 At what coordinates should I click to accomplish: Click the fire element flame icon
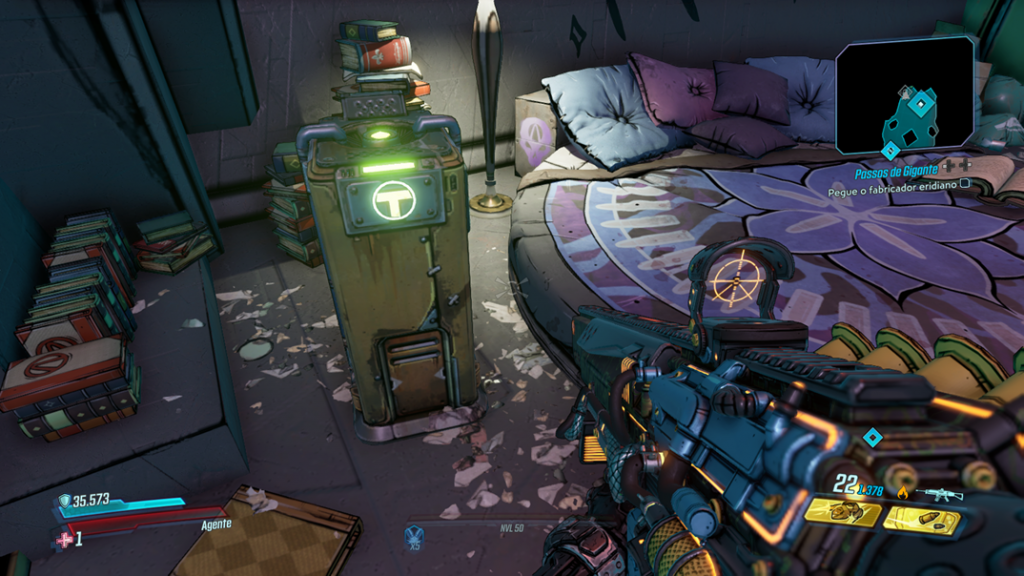903,492
